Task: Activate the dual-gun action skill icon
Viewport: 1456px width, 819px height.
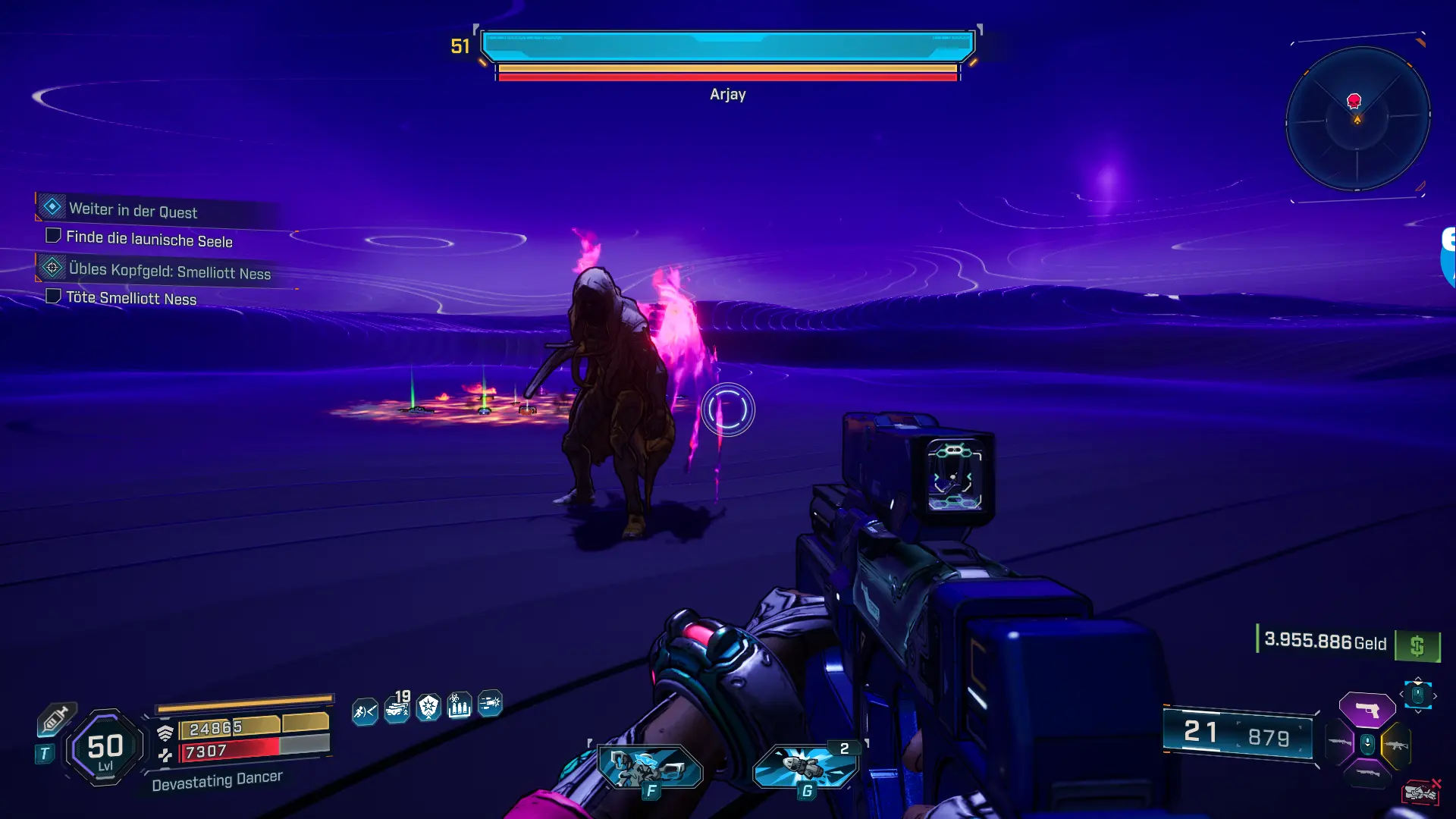Action: point(650,766)
